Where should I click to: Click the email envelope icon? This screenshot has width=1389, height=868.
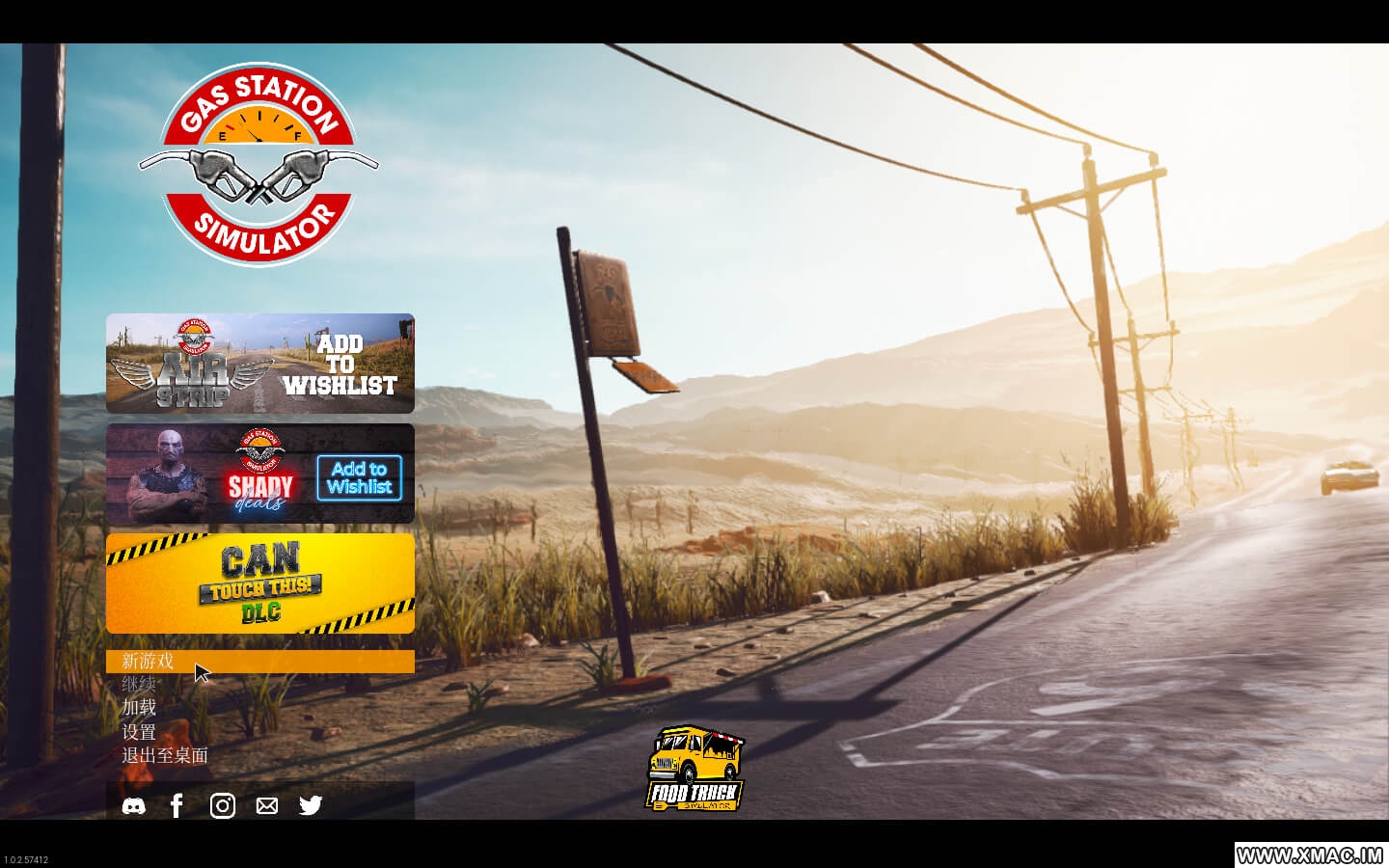click(x=267, y=805)
